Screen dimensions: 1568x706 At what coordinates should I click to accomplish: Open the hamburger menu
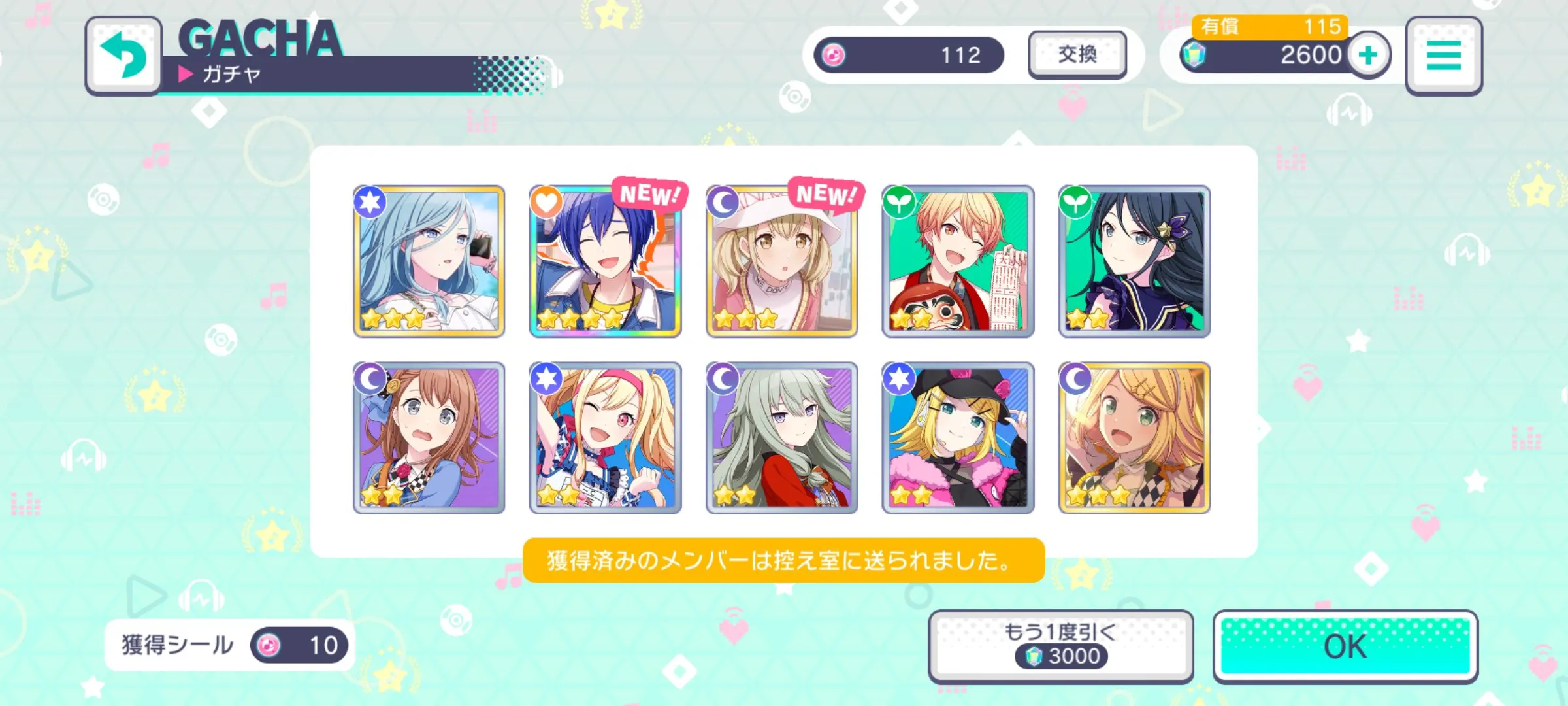pos(1443,56)
